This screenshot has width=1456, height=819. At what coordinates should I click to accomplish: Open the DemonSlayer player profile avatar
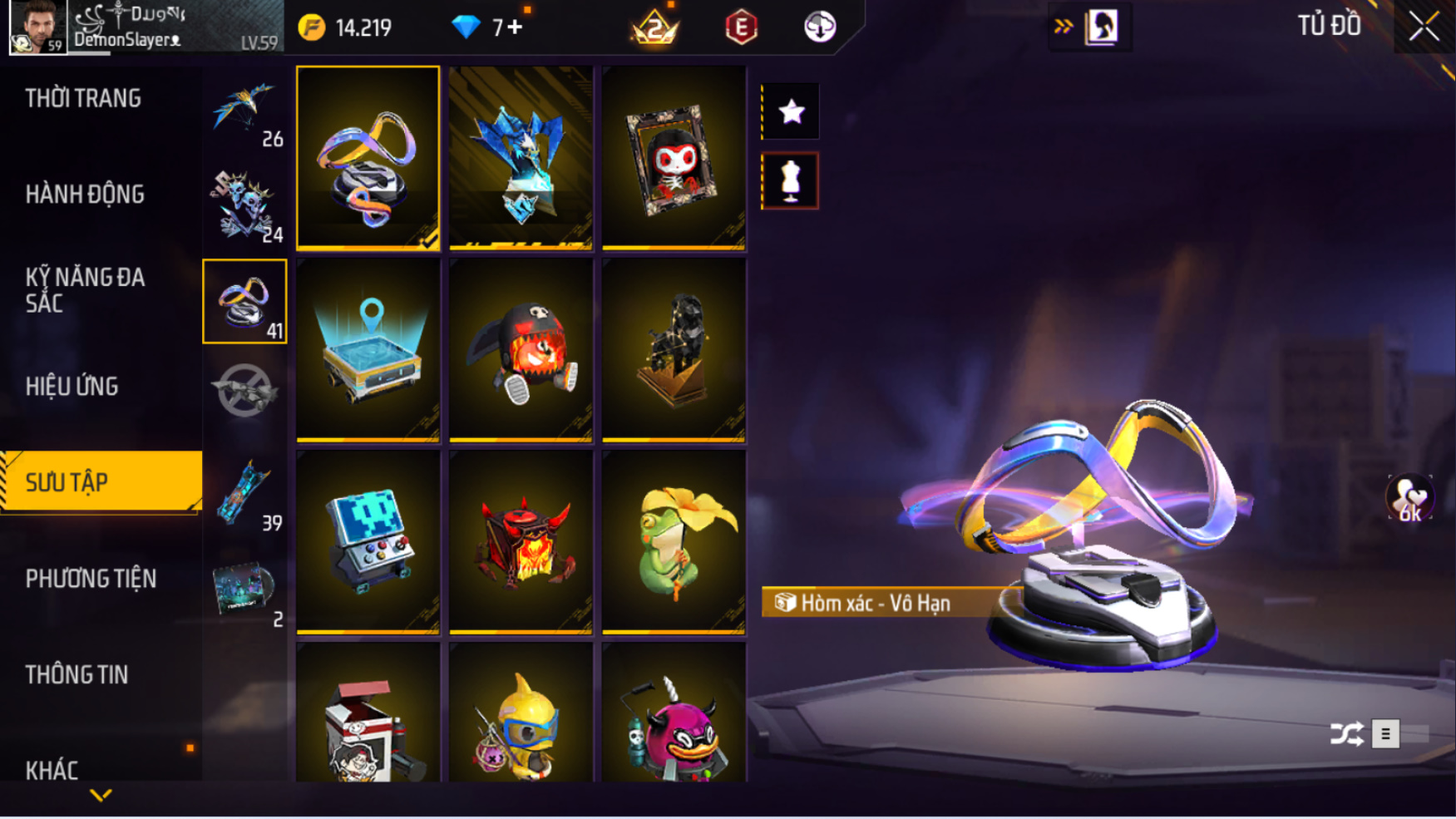click(37, 27)
